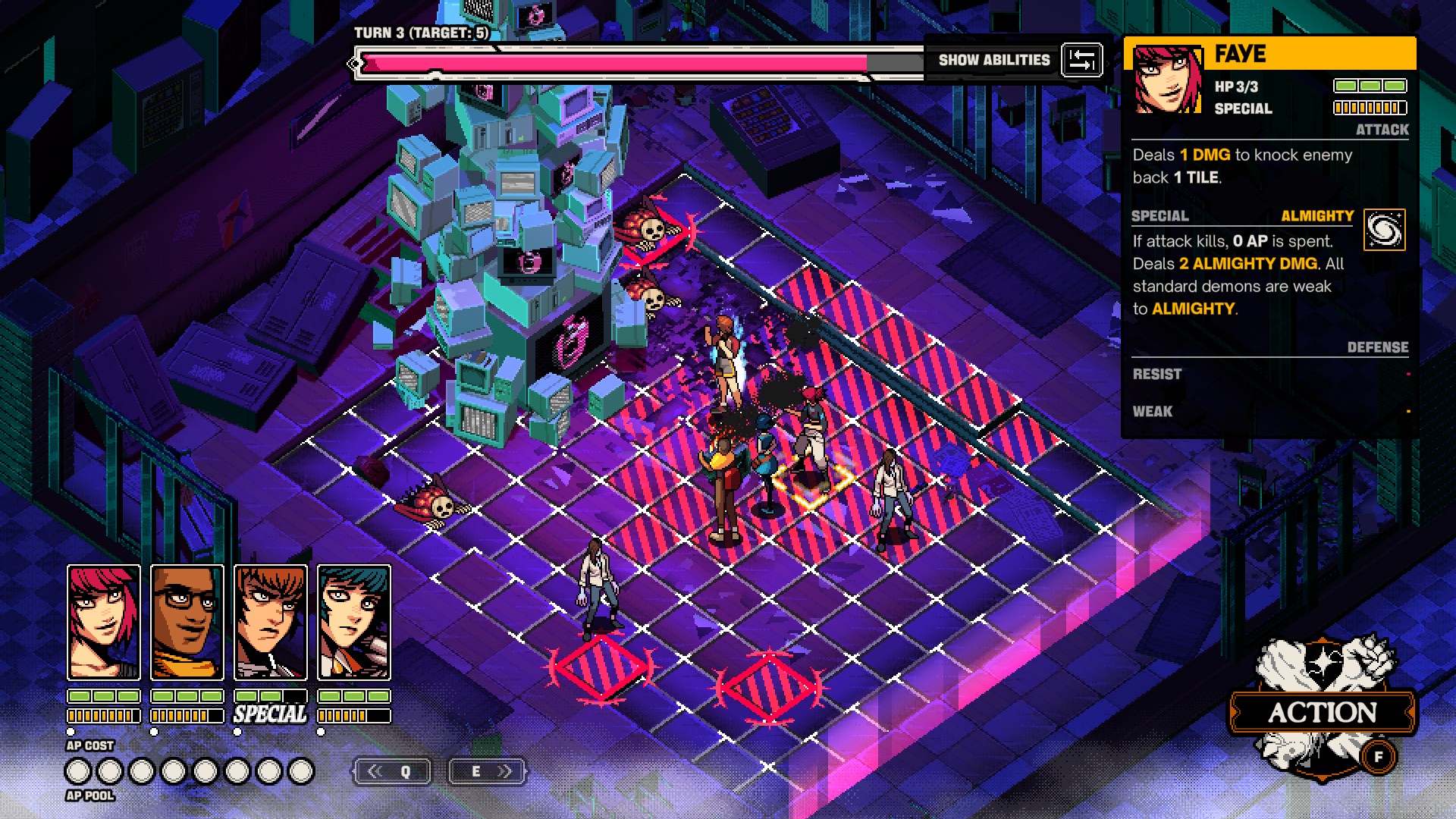Click Faye's portrait in the info panel

click(x=1167, y=80)
